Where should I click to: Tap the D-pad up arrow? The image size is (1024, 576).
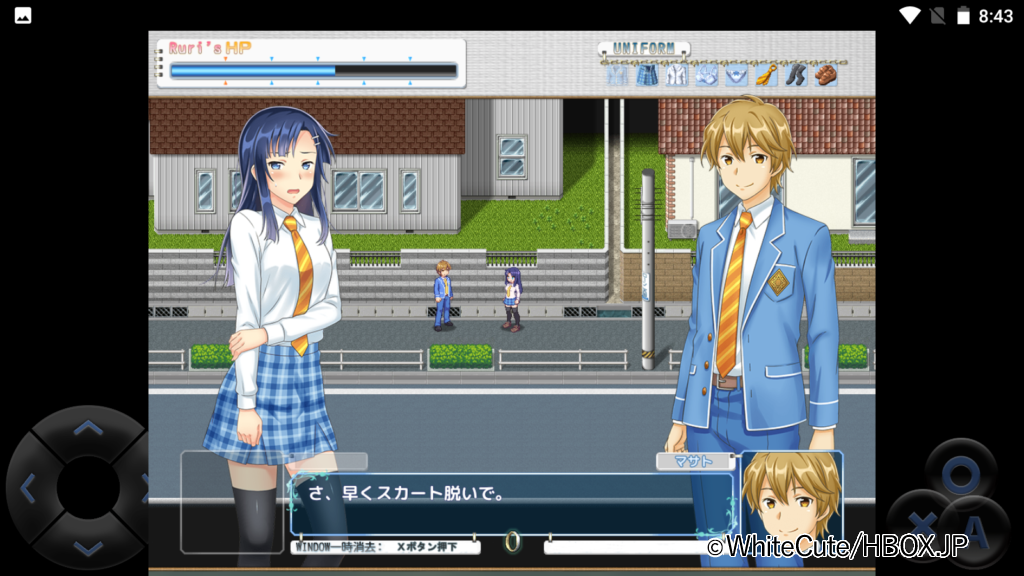[x=88, y=430]
